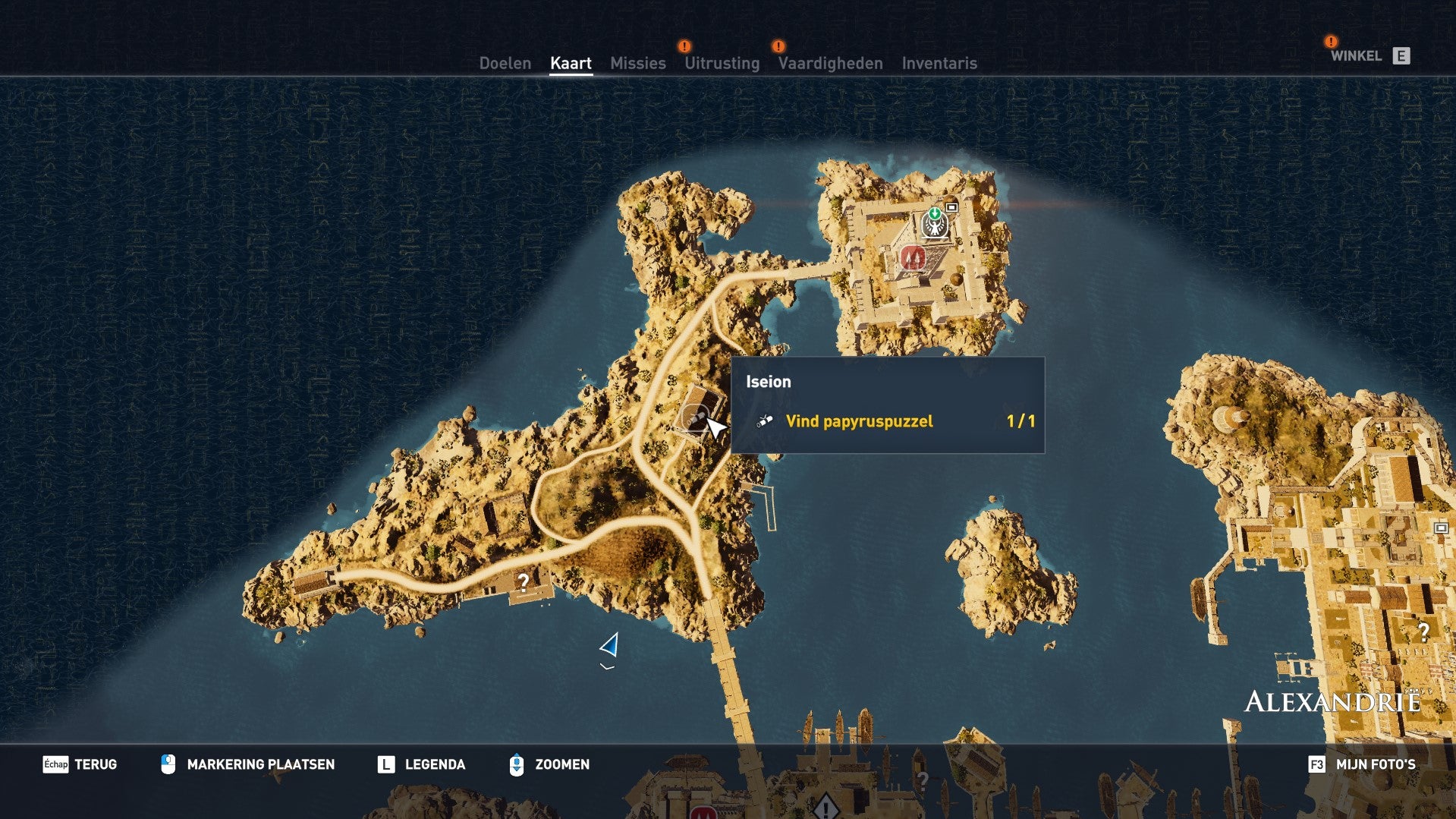Open the Vaardigheden tab
The height and width of the screenshot is (819, 1456).
tap(830, 63)
